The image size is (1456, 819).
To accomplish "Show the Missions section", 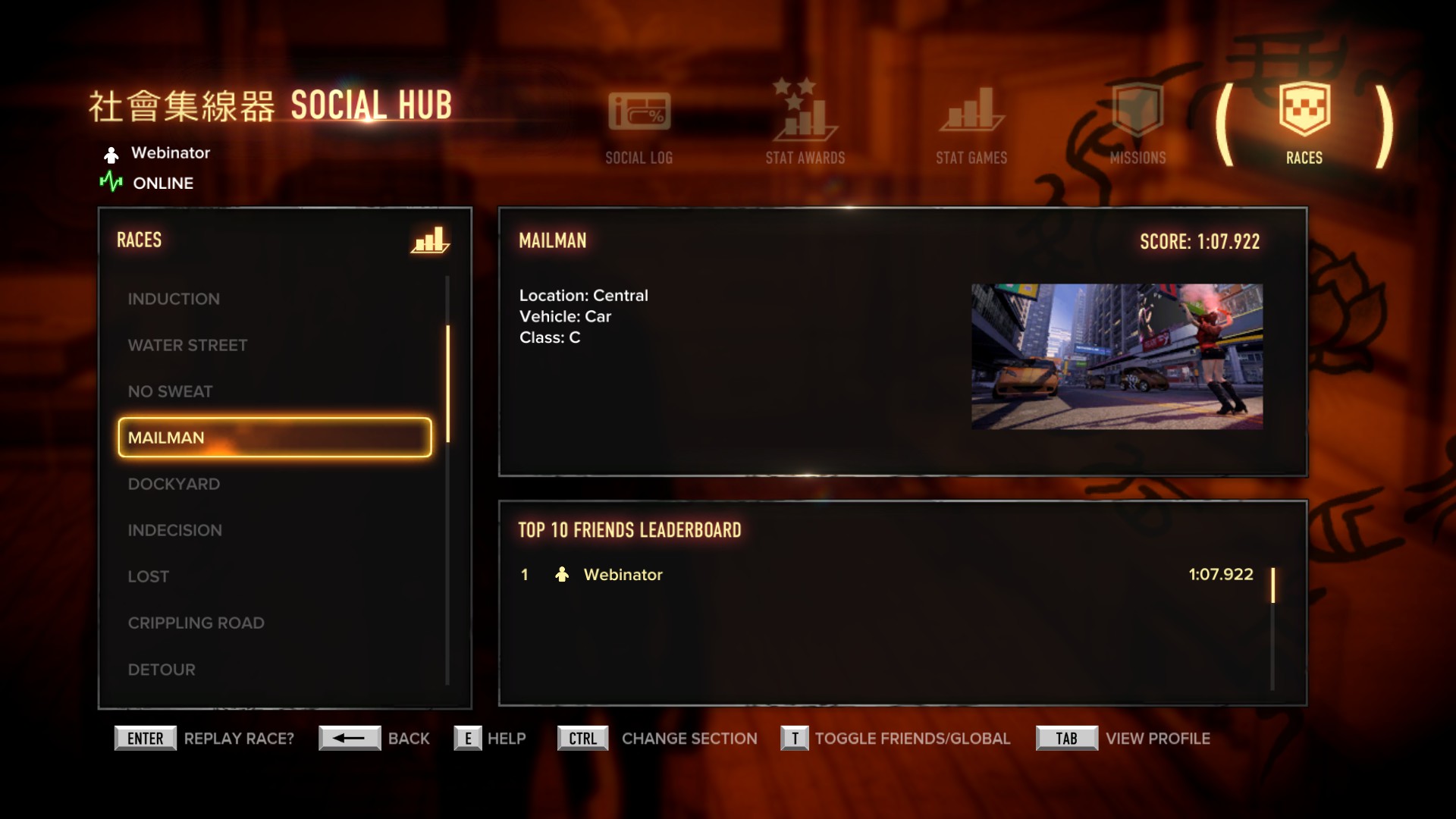I will [x=1137, y=126].
